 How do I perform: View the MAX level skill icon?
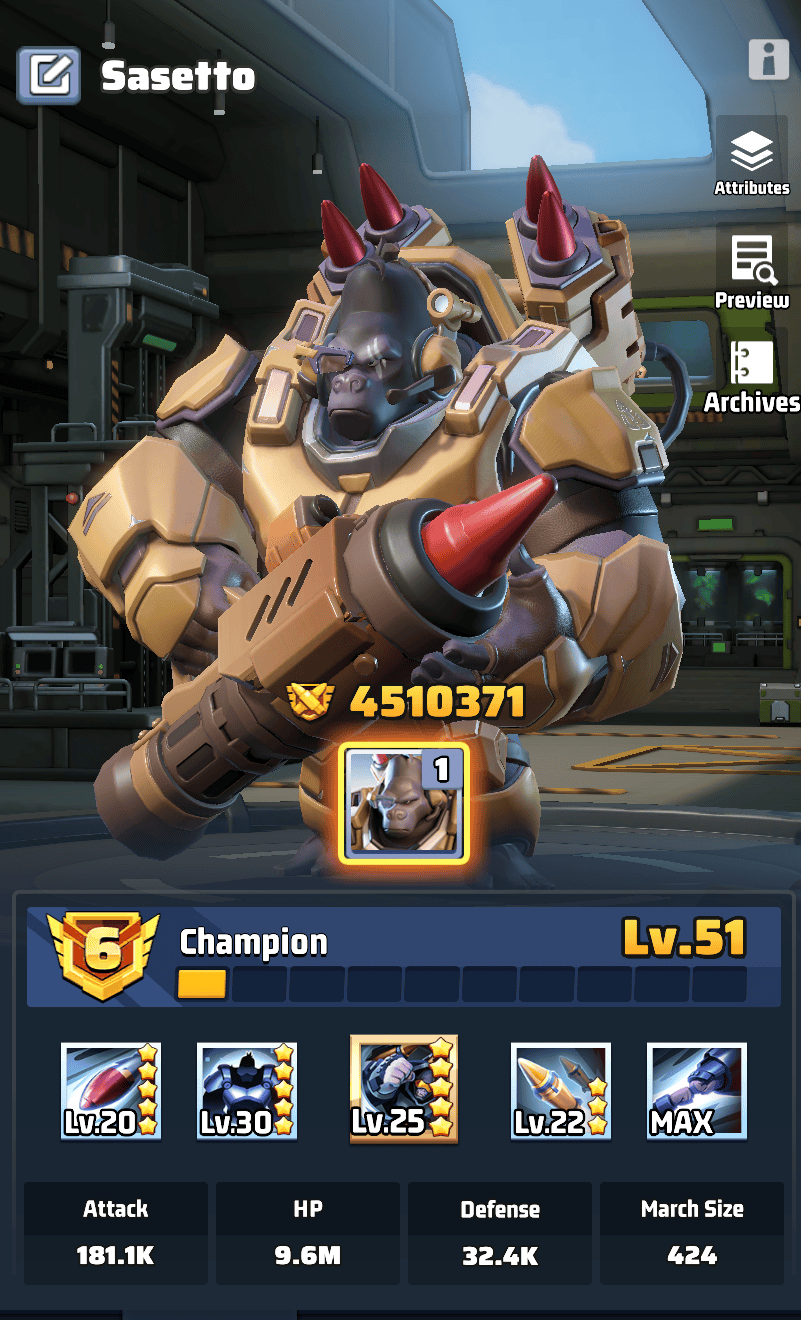[696, 1092]
